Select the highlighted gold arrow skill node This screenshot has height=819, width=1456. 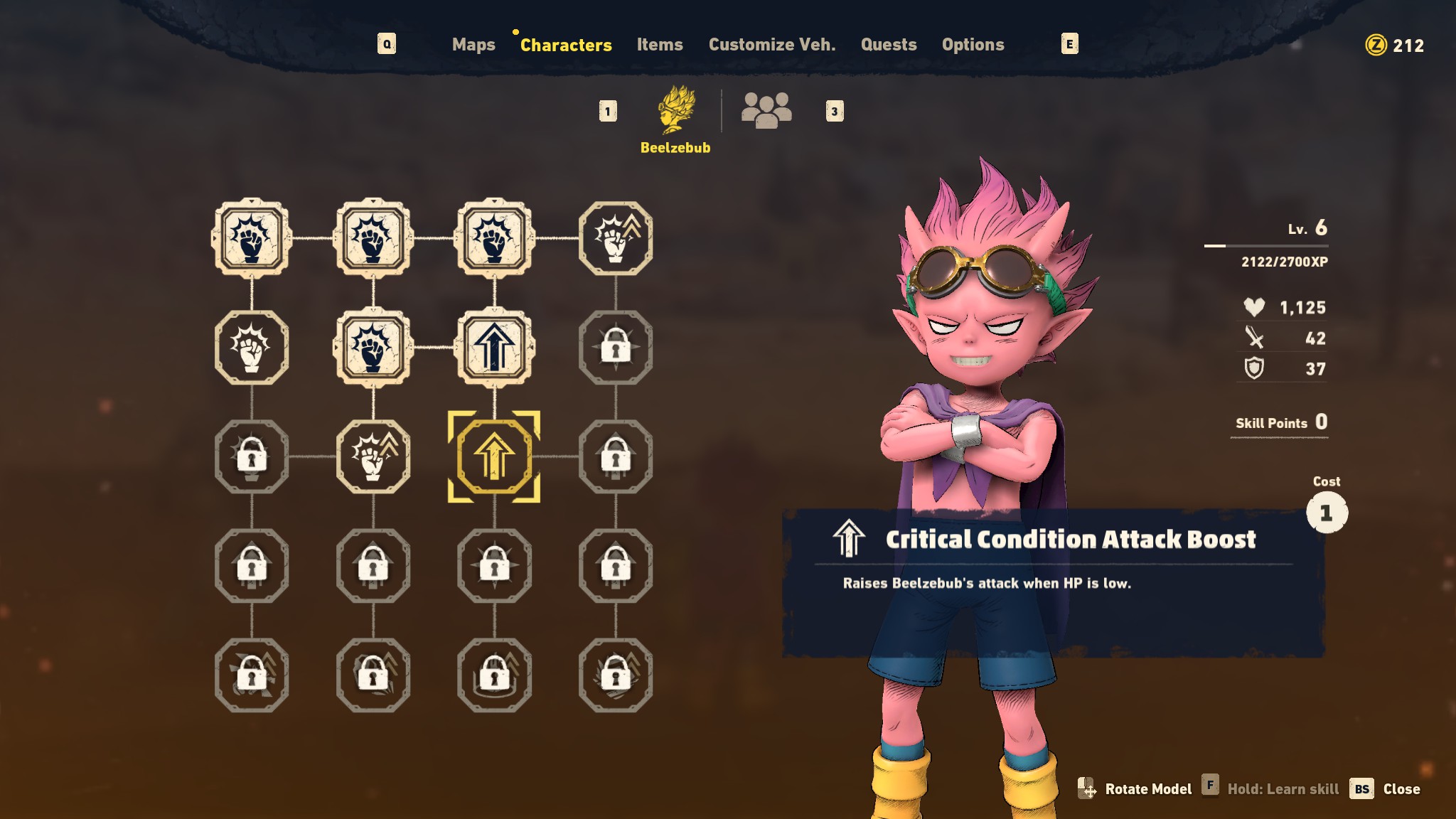(x=494, y=456)
